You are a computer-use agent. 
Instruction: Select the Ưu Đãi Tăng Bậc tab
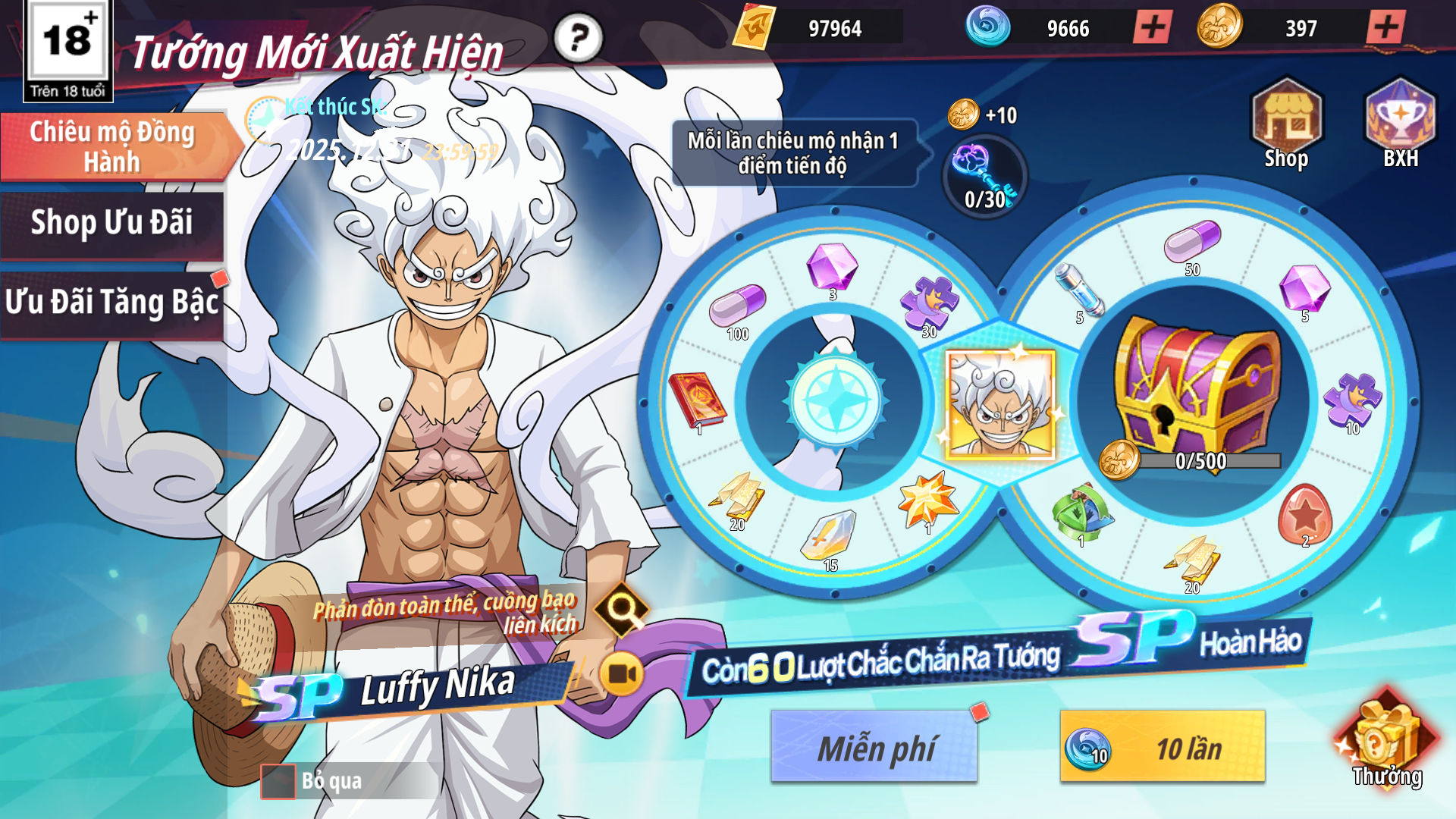(x=112, y=303)
